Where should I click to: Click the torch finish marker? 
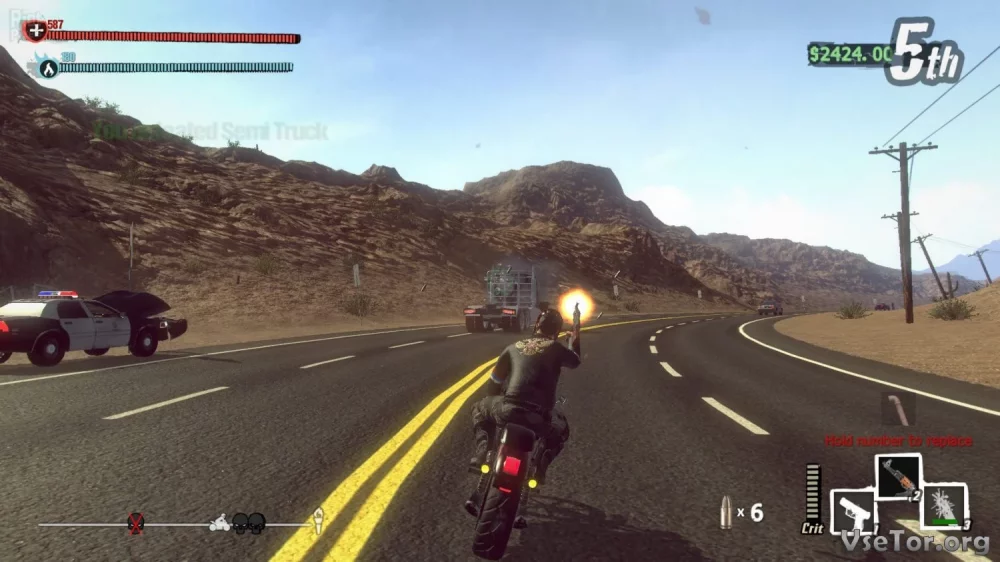(318, 520)
